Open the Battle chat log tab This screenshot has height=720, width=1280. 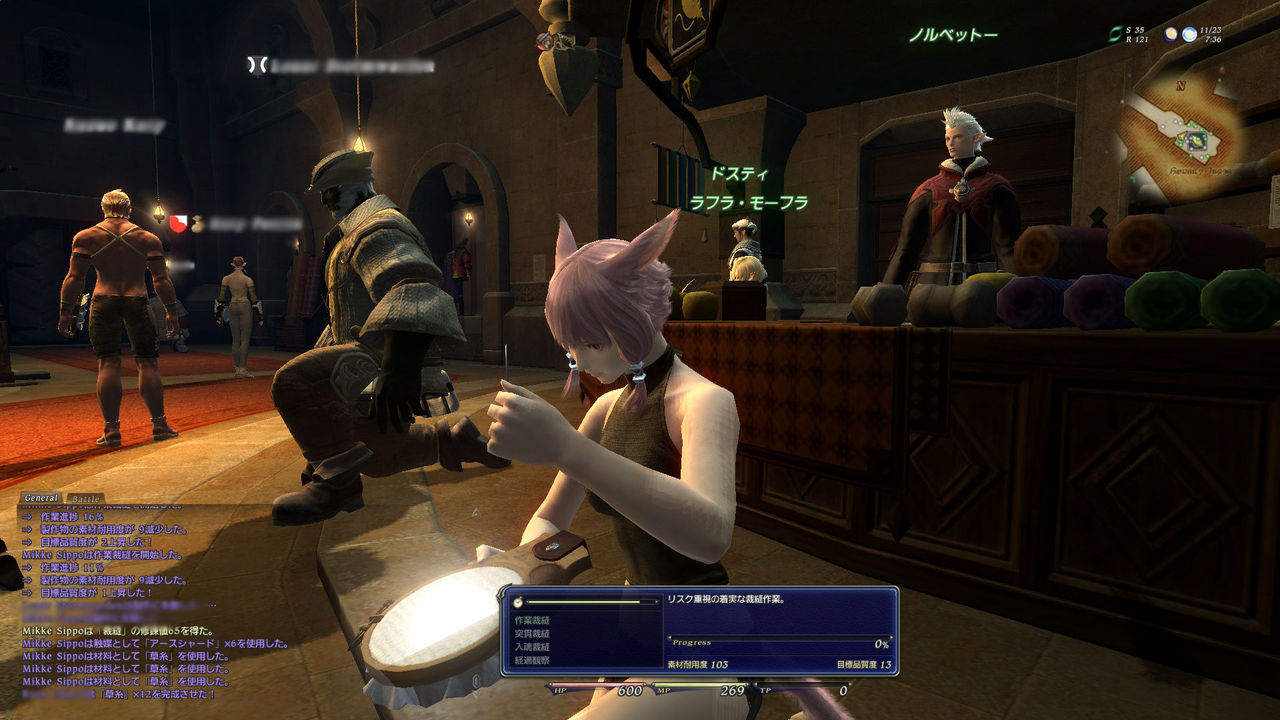[x=87, y=498]
